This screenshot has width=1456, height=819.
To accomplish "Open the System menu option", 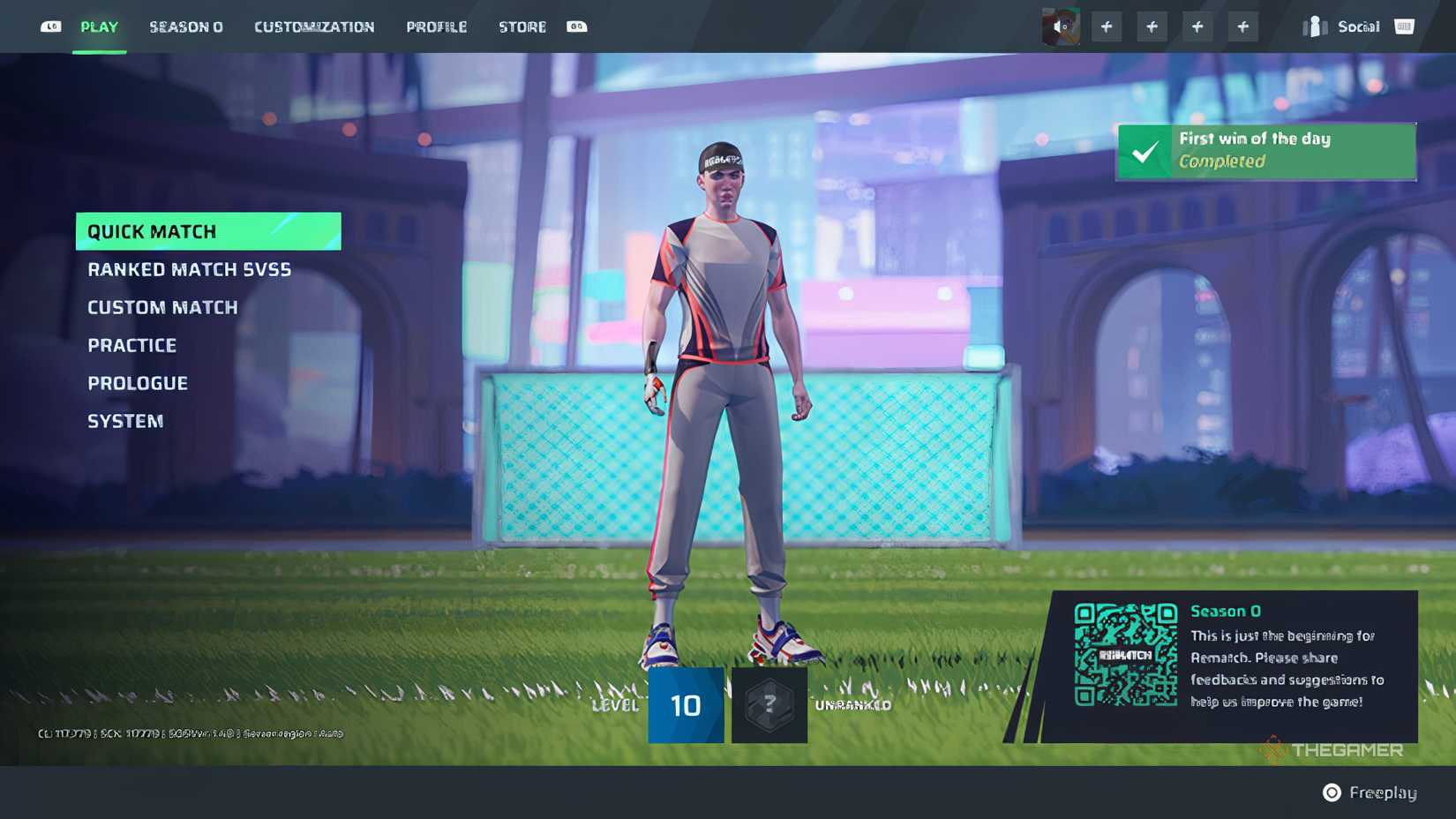I will [x=125, y=421].
